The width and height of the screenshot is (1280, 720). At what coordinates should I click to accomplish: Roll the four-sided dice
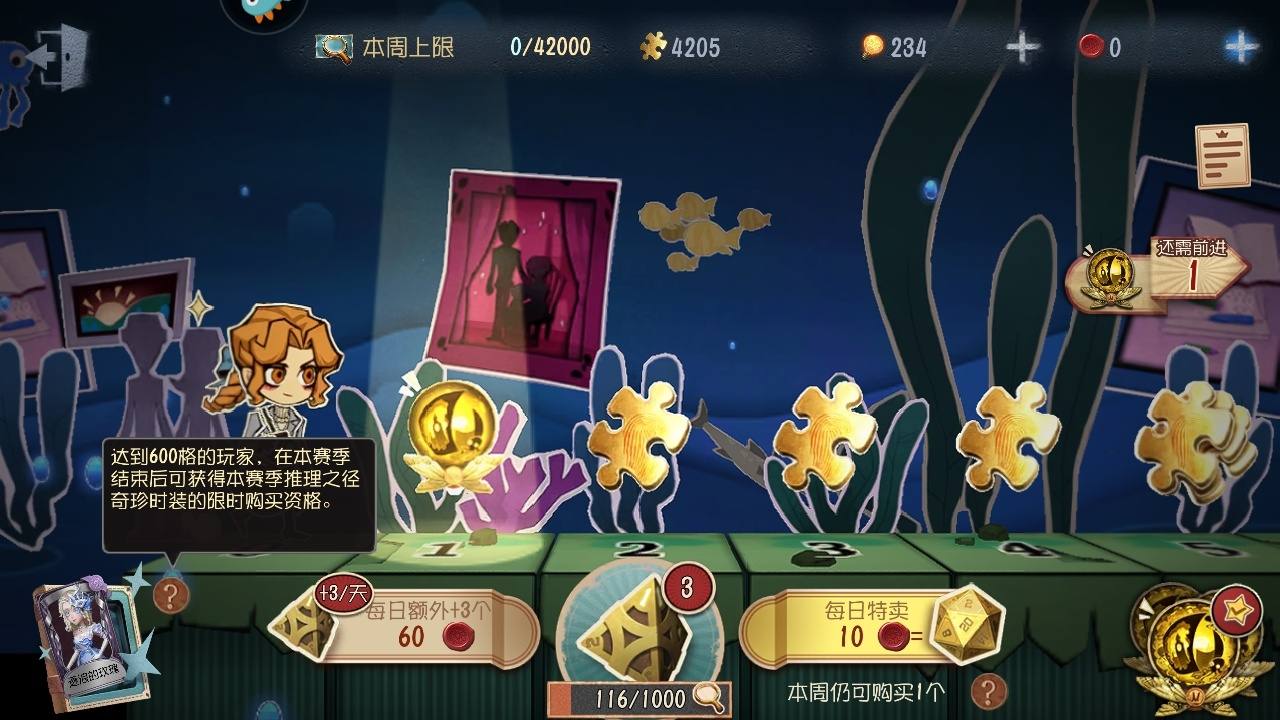coord(640,630)
